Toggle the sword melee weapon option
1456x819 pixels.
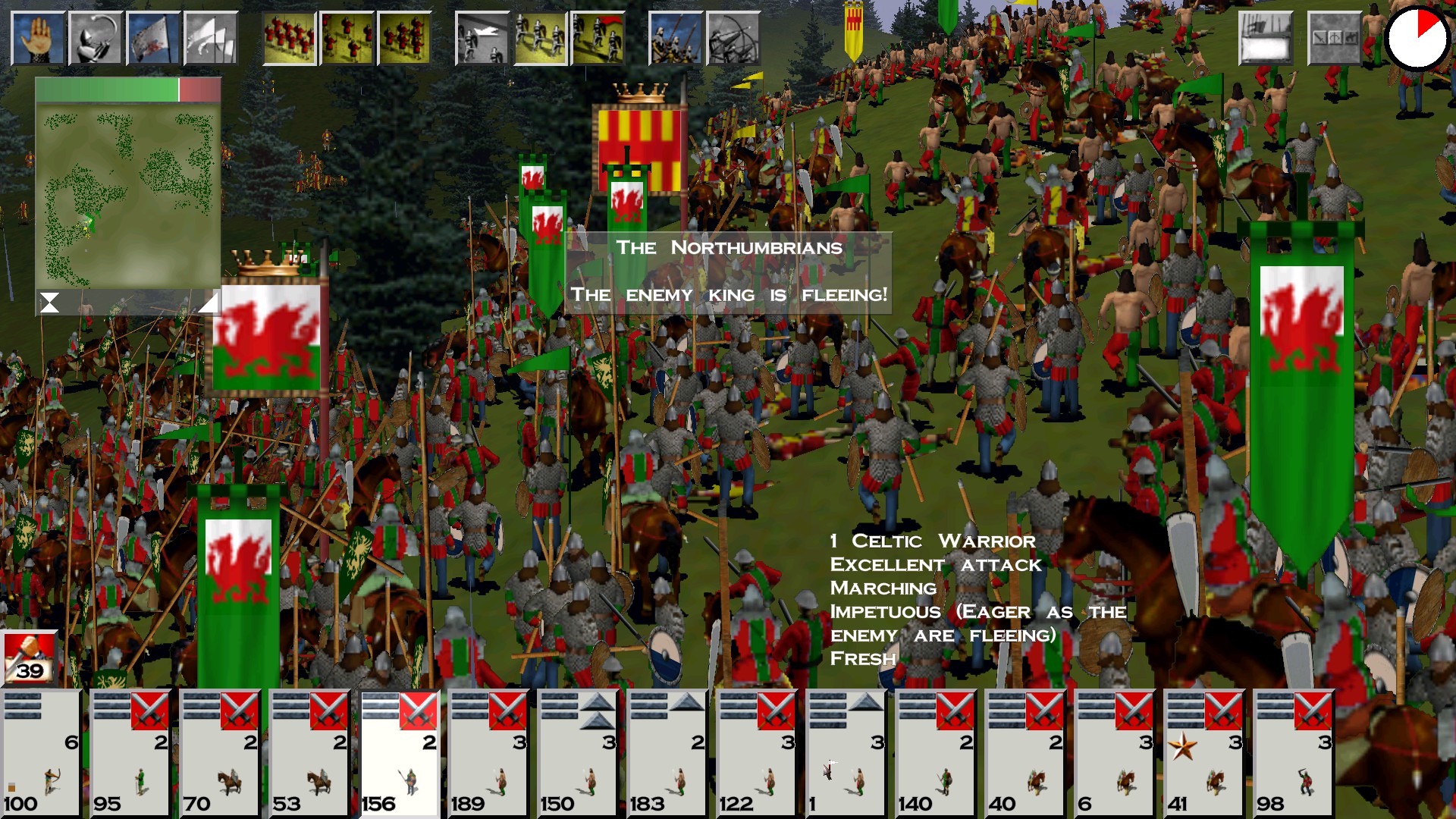1321,38
